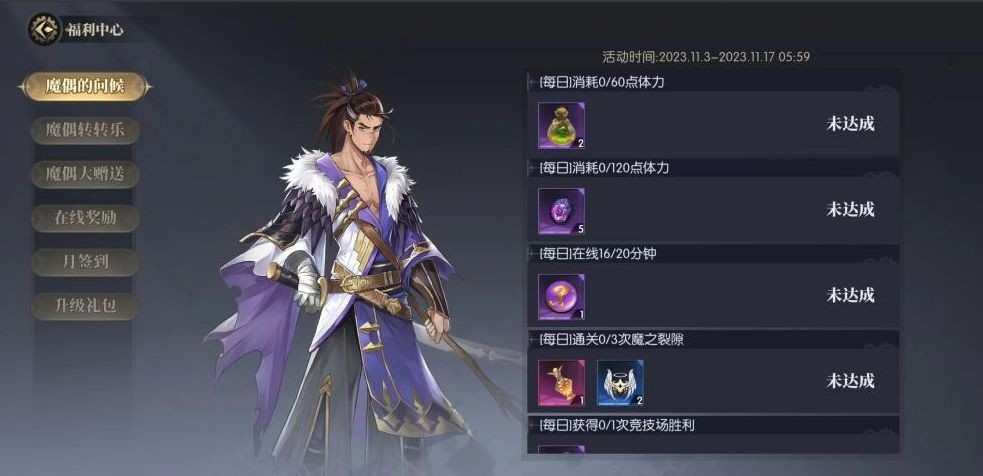This screenshot has height=476, width=983.
Task: Inspect the purple gem reward icon
Action: tap(561, 211)
